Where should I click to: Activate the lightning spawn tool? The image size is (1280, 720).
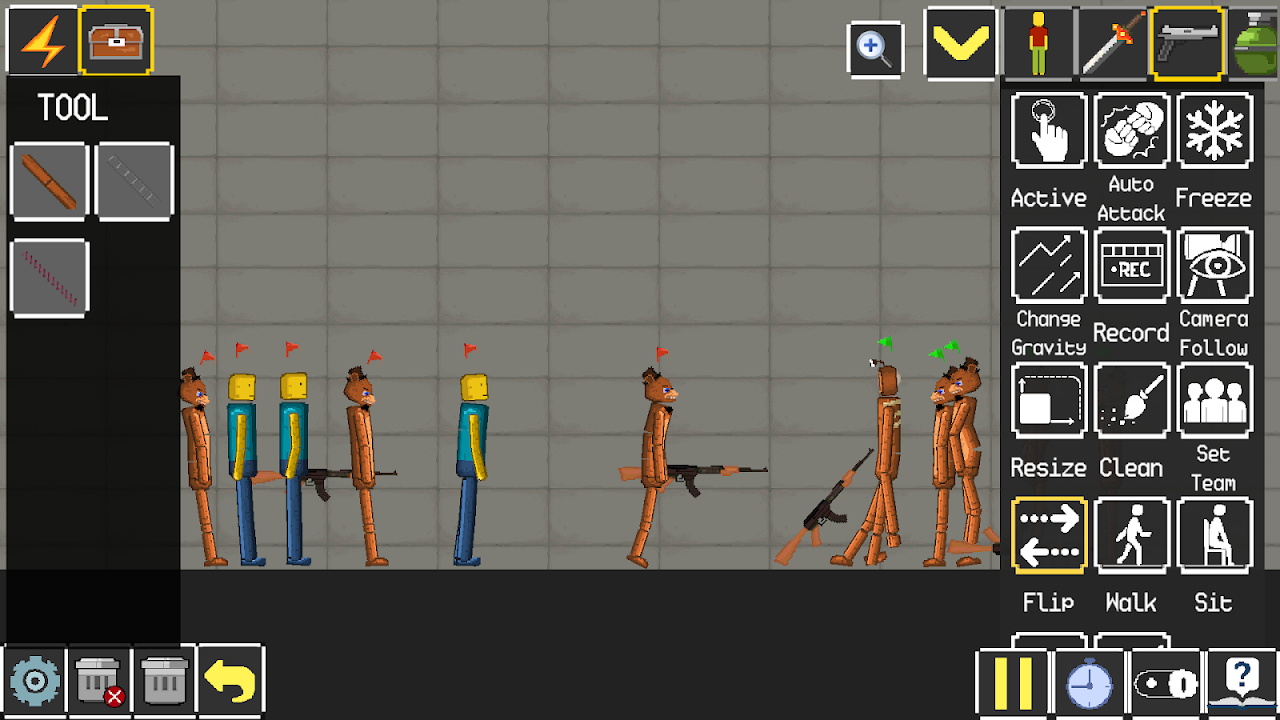coord(40,40)
